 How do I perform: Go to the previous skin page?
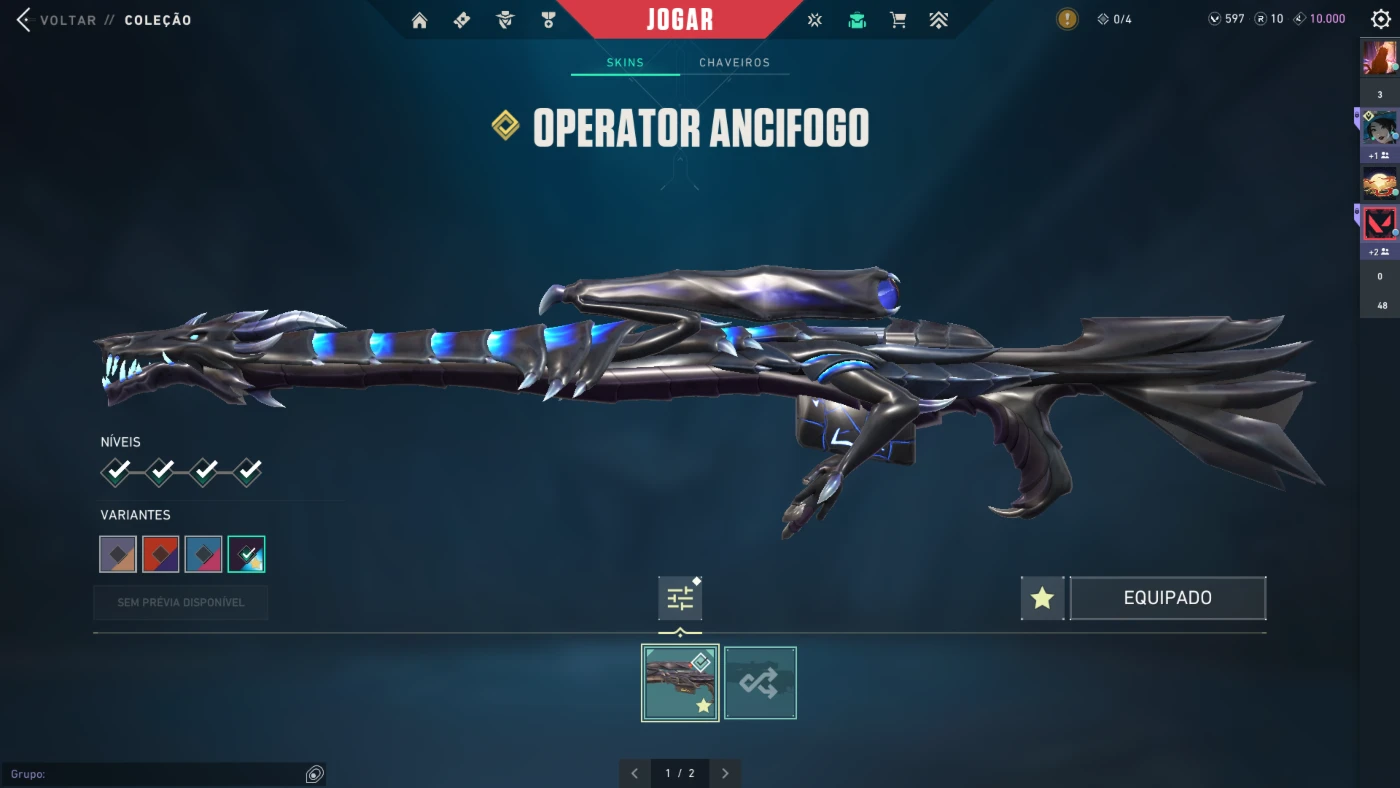pos(634,773)
